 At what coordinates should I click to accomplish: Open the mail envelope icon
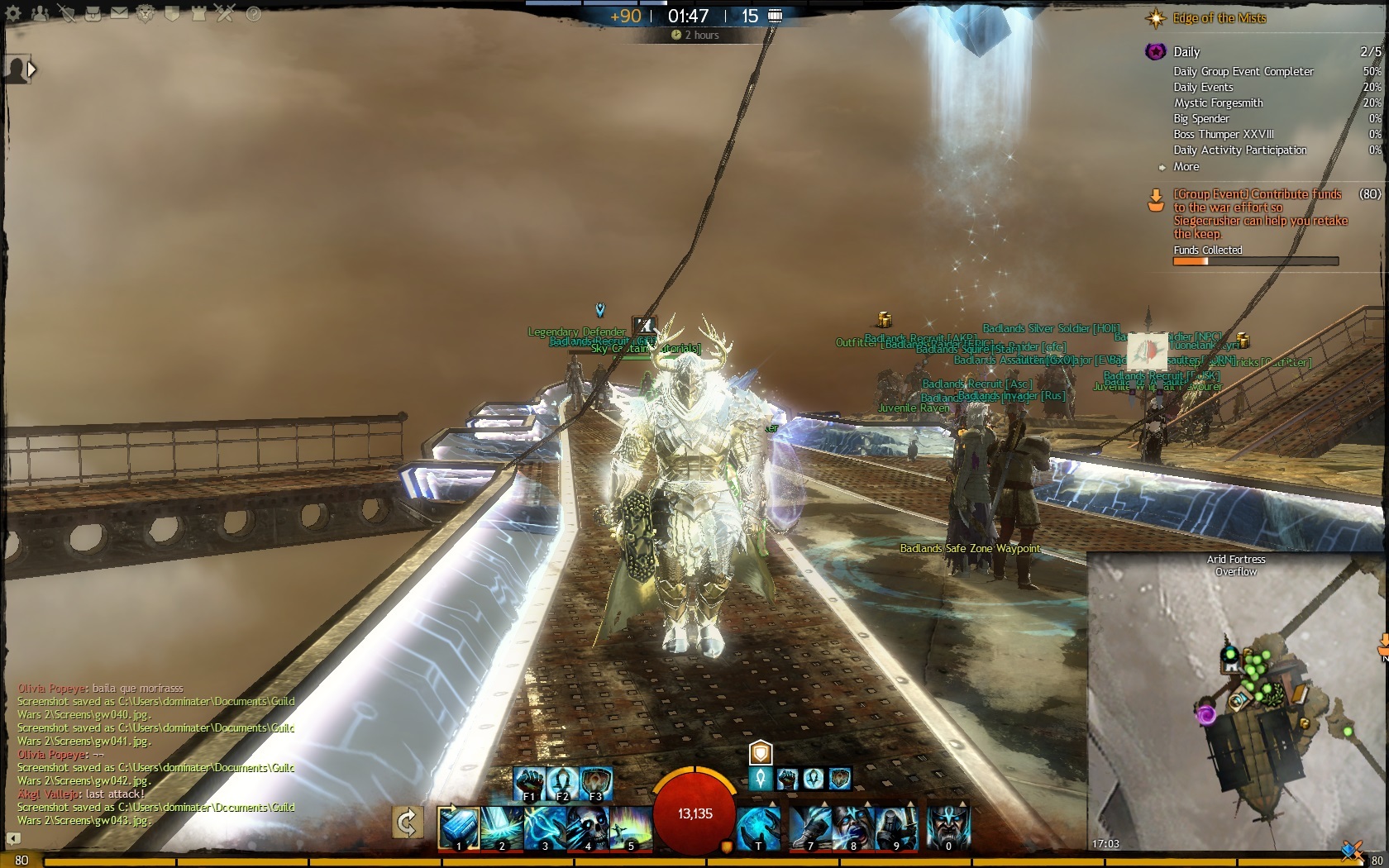(x=119, y=13)
